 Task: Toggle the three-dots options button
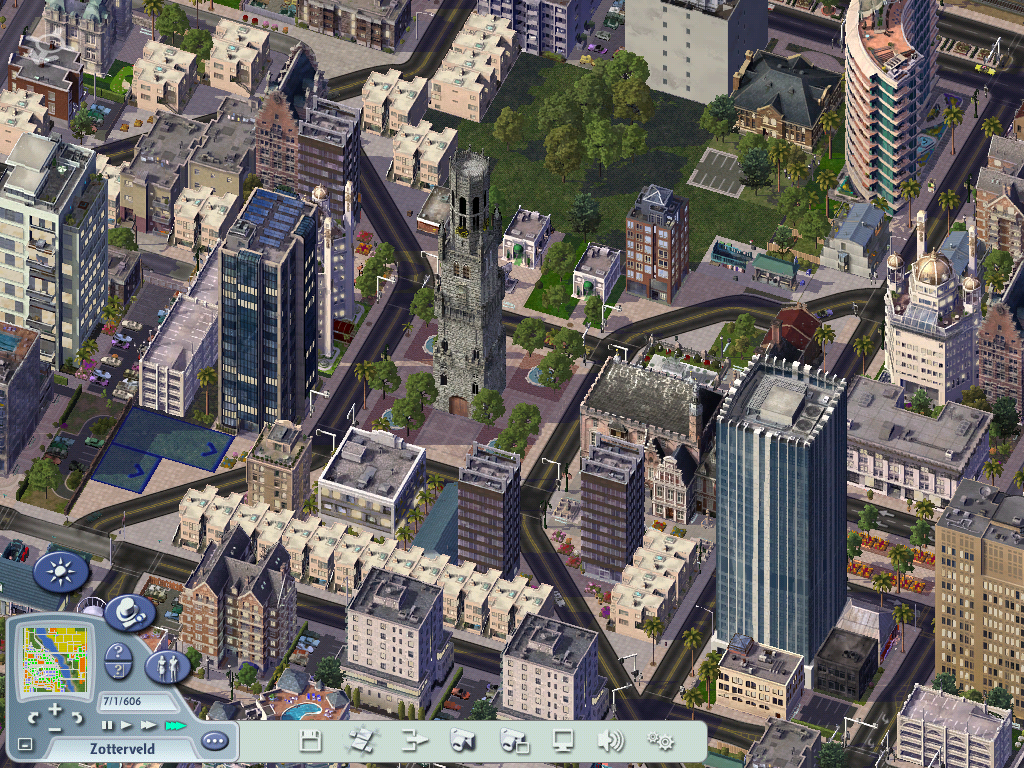[214, 742]
